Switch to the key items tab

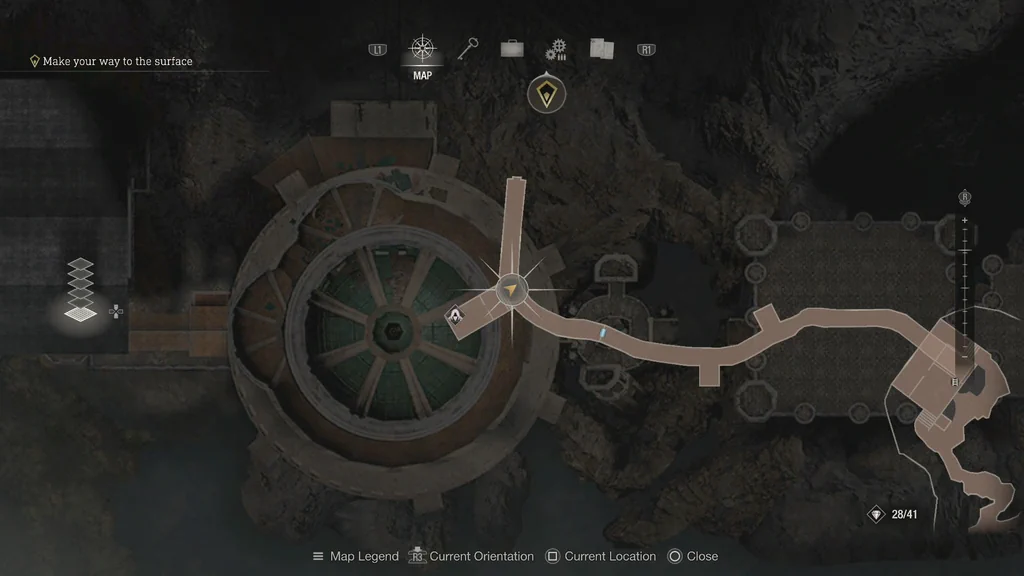[x=468, y=49]
